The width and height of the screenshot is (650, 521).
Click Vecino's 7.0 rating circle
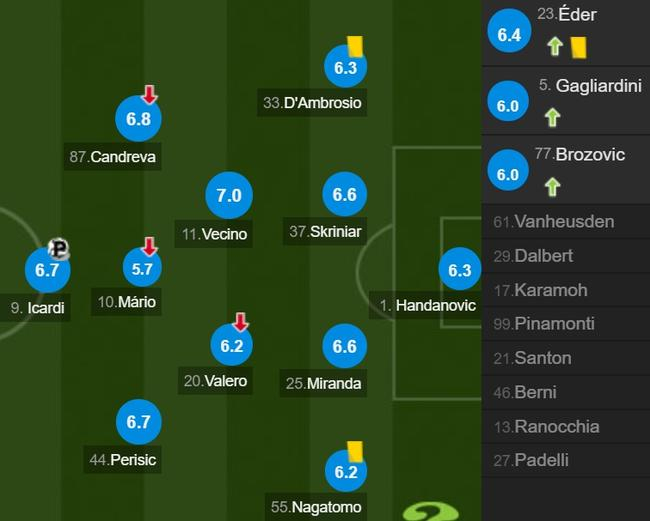click(x=229, y=196)
